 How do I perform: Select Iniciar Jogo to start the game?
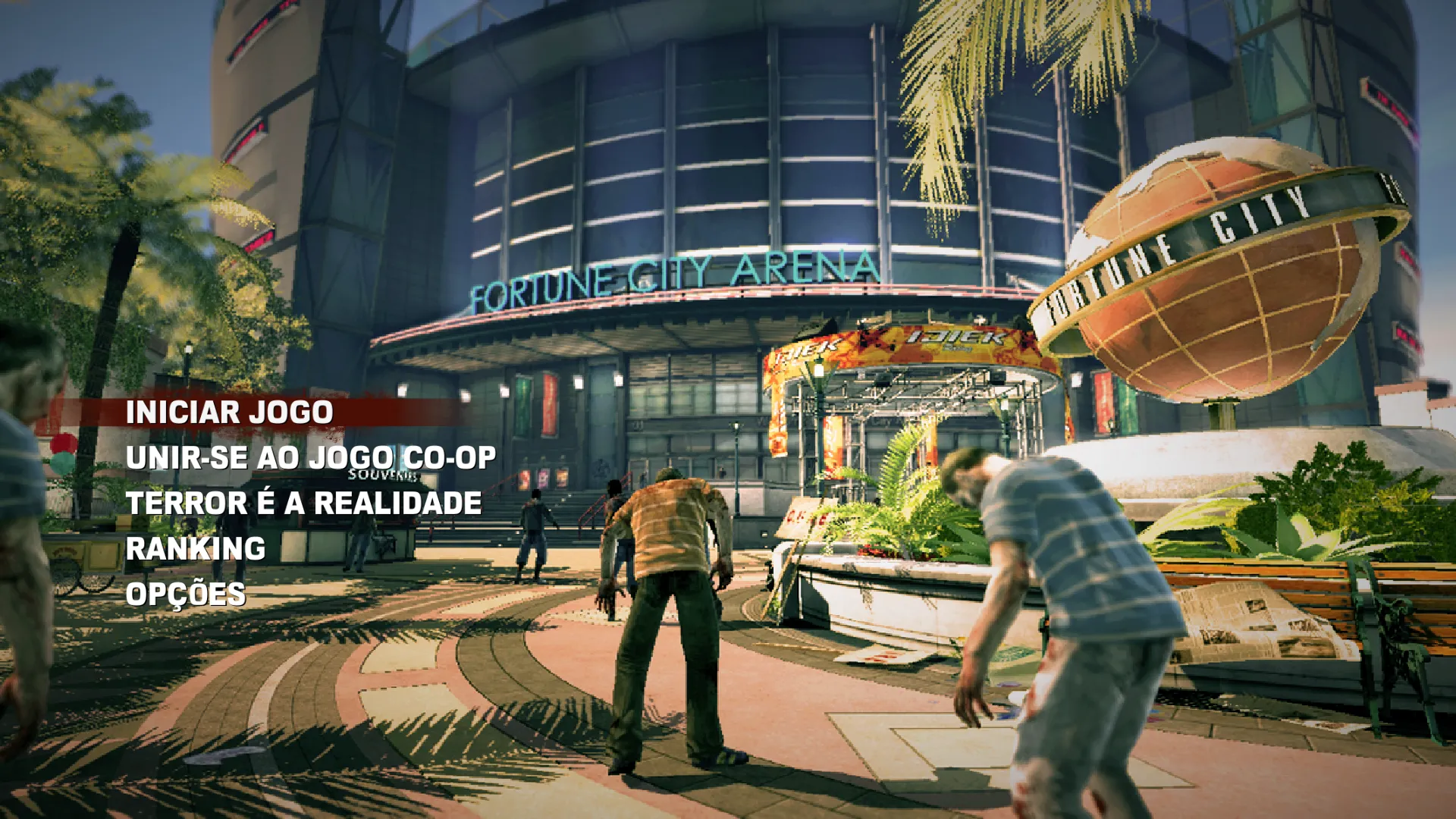click(229, 413)
